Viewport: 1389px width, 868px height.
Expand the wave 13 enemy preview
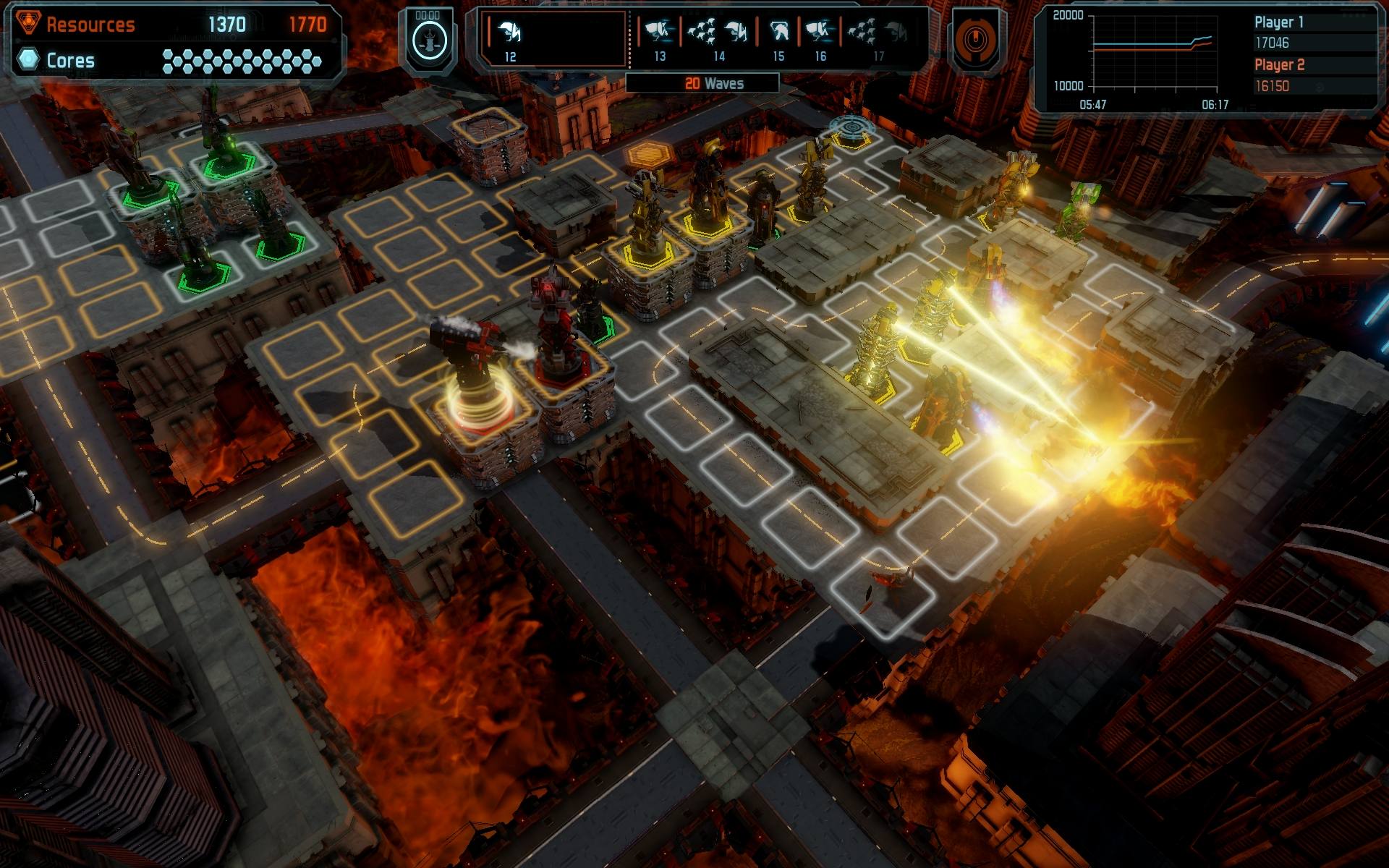point(660,32)
